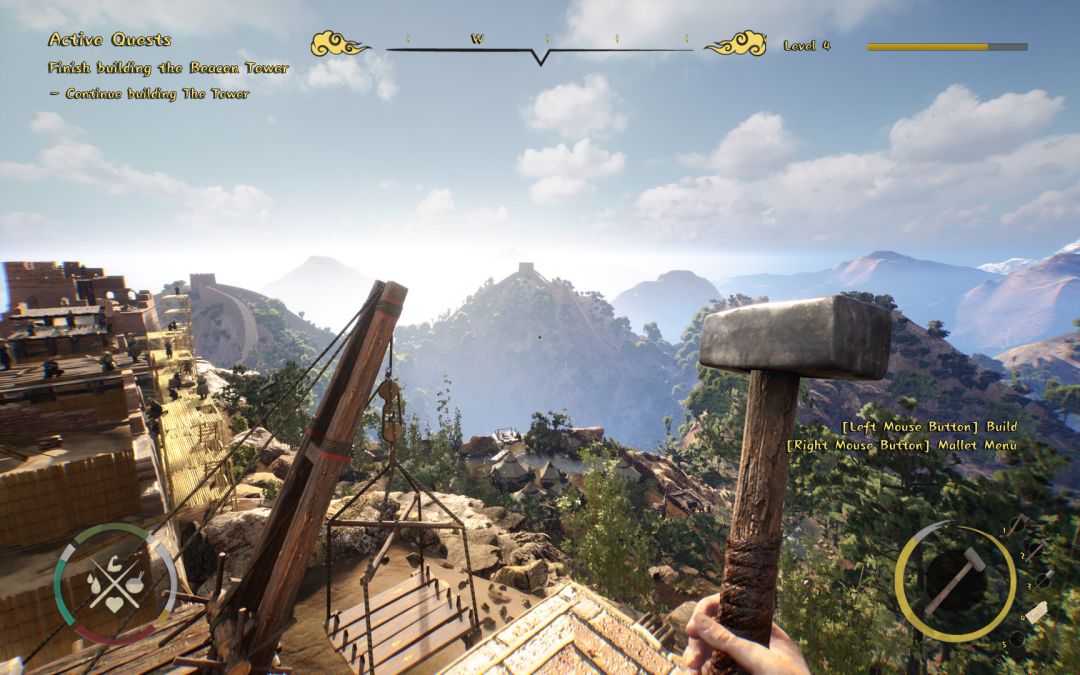The image size is (1080, 675).
Task: Select the Finish building the Beacon Tower quest
Action: point(168,68)
